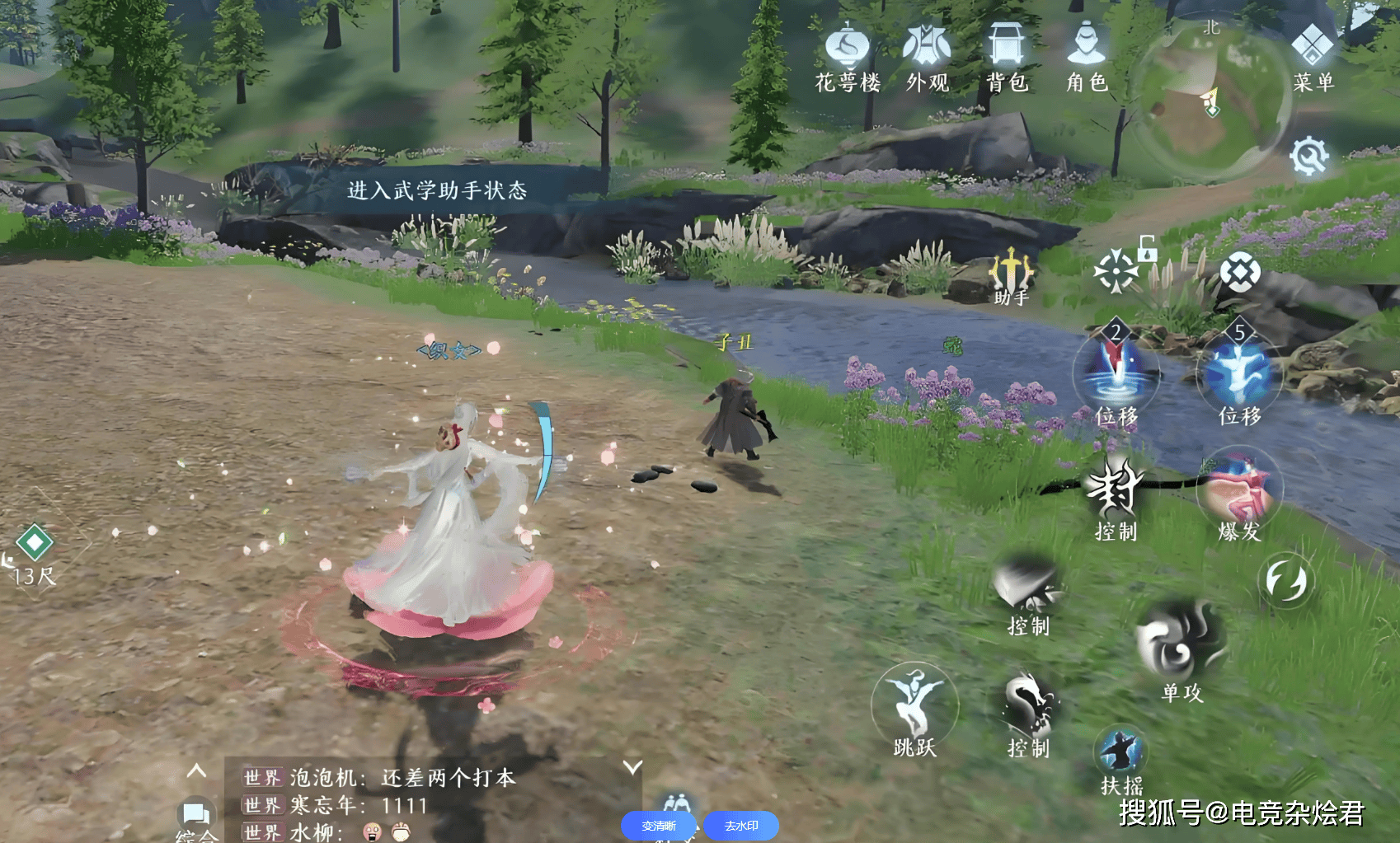The height and width of the screenshot is (843, 1400).
Task: Activate the 扶摇 skill
Action: (x=1121, y=756)
